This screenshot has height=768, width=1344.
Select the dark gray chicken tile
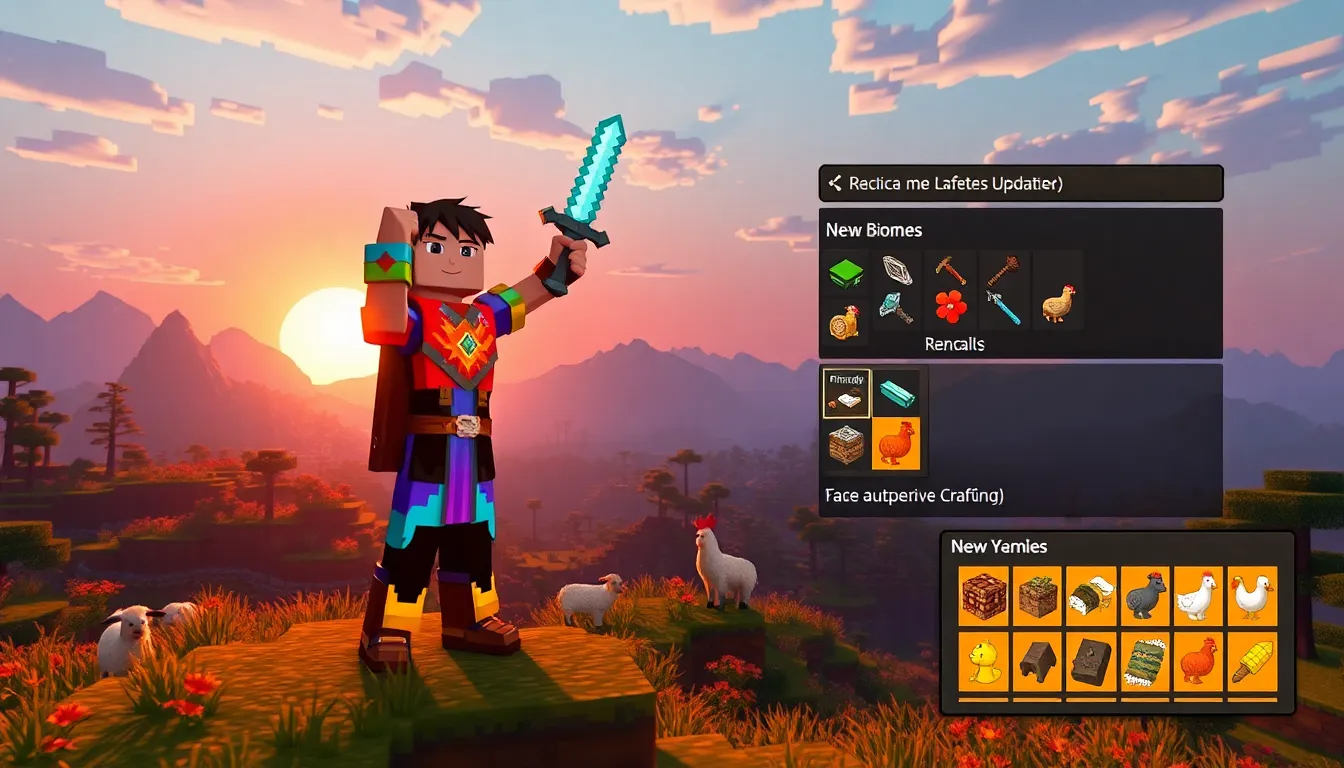coord(1145,597)
